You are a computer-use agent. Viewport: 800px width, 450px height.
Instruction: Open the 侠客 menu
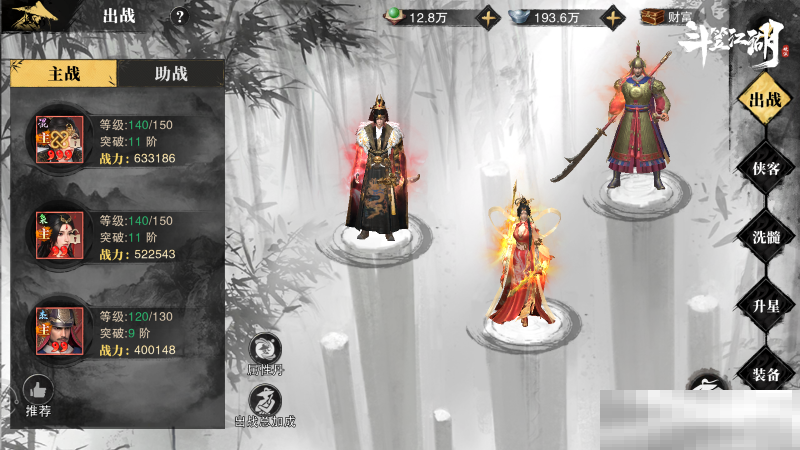(x=765, y=168)
